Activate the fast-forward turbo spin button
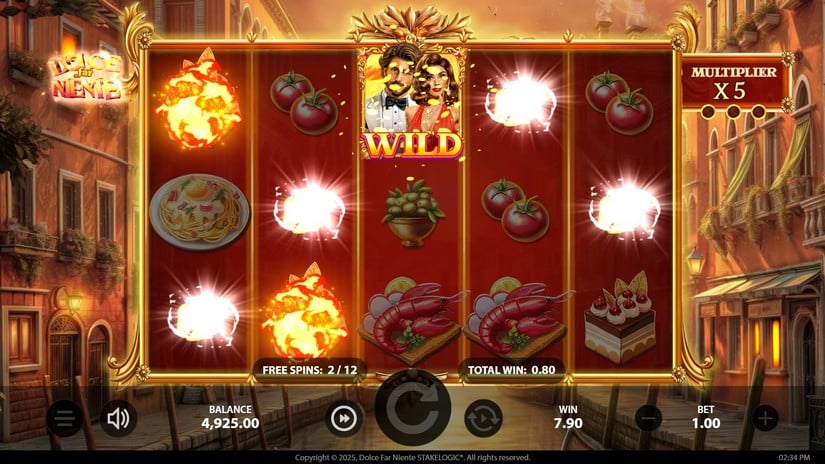 point(344,417)
